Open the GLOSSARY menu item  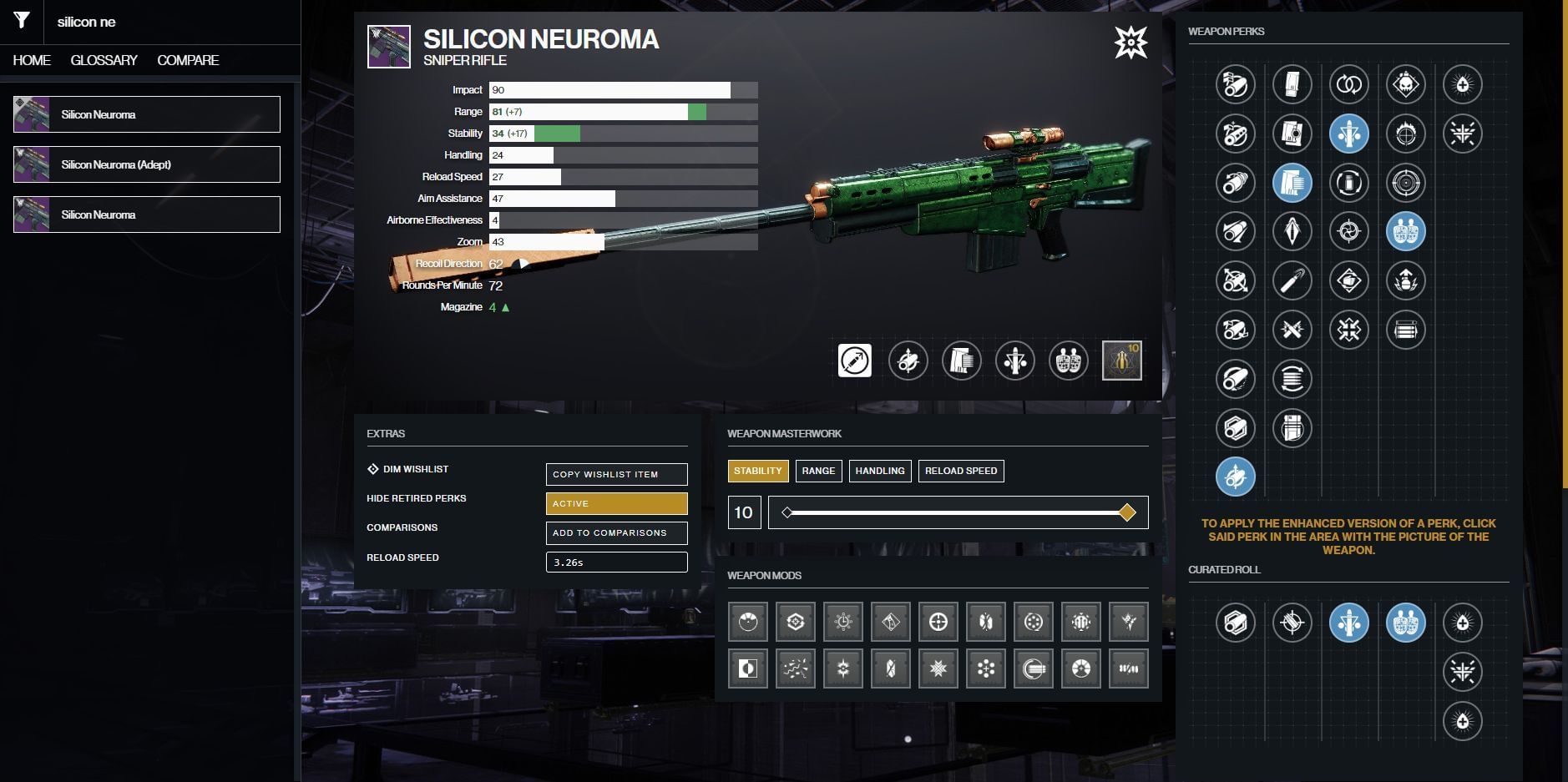pyautogui.click(x=105, y=59)
